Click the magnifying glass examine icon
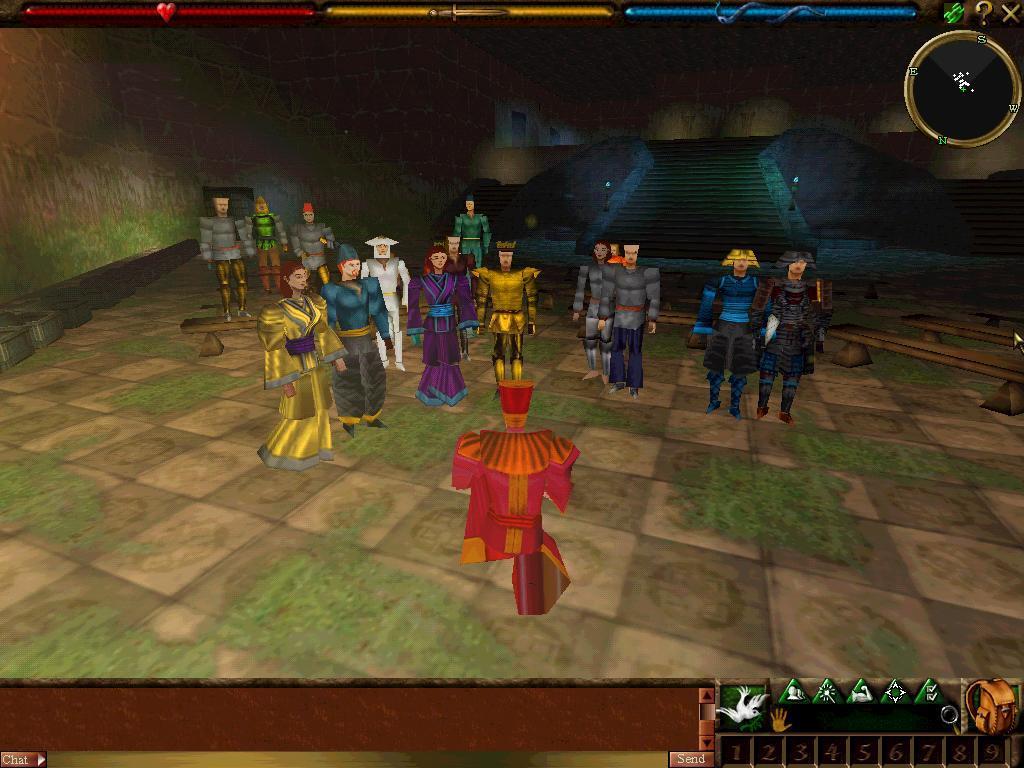 949,714
